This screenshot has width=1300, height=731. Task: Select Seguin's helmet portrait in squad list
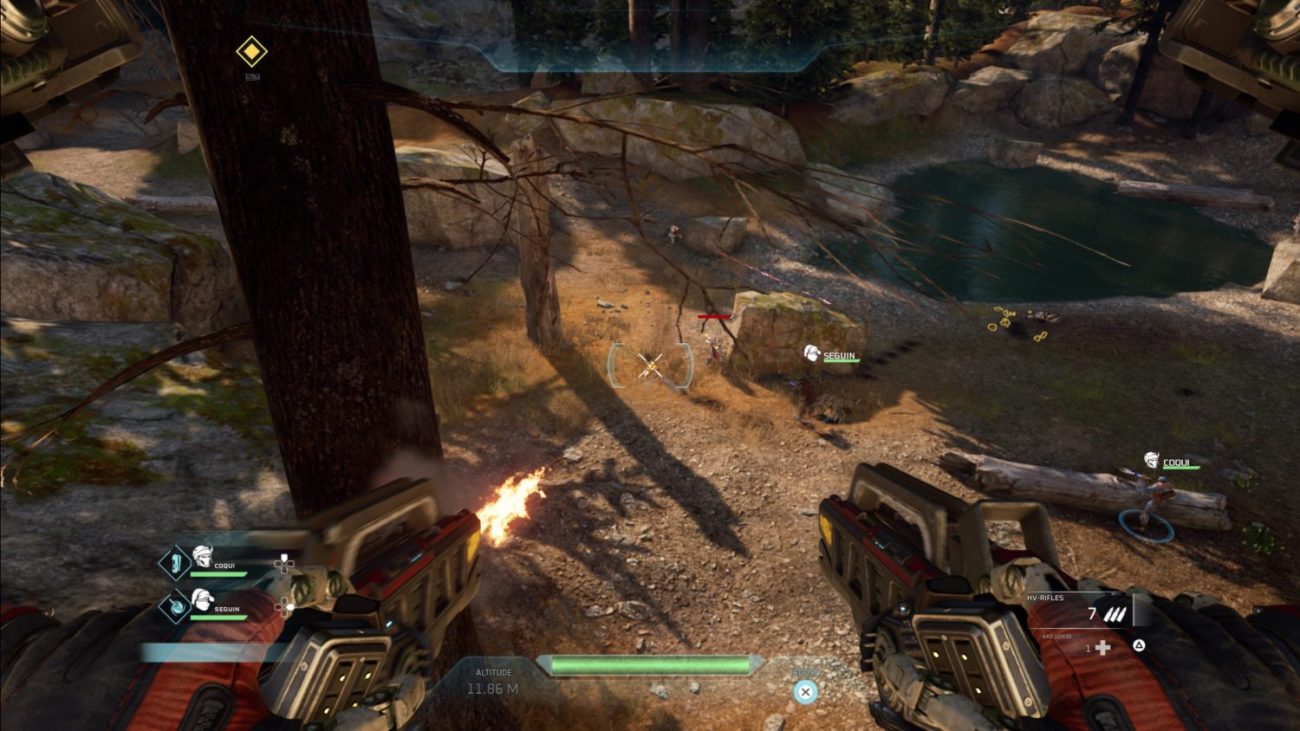pyautogui.click(x=202, y=600)
